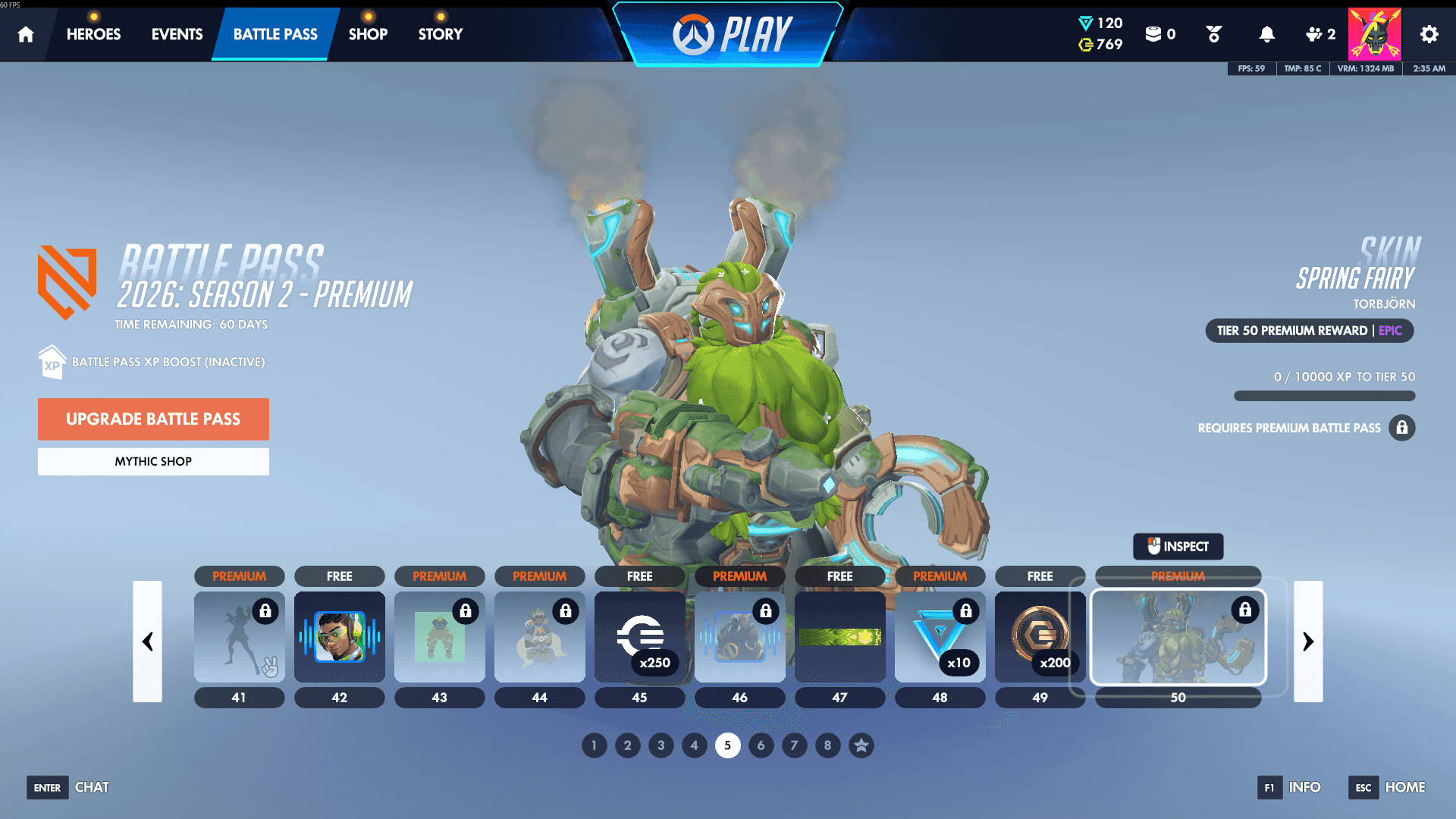Image resolution: width=1456 pixels, height=819 pixels.
Task: Open the loot box inventory icon
Action: 1154,34
